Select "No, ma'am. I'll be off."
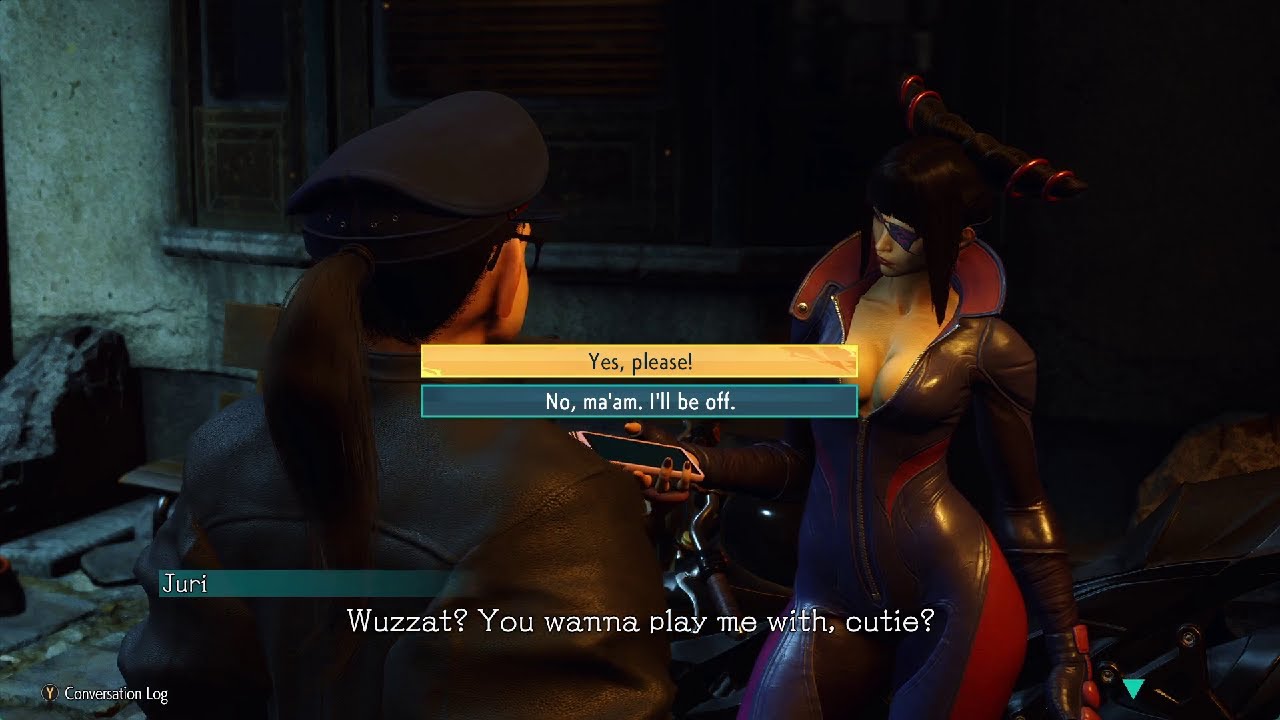The height and width of the screenshot is (720, 1280). tap(639, 402)
